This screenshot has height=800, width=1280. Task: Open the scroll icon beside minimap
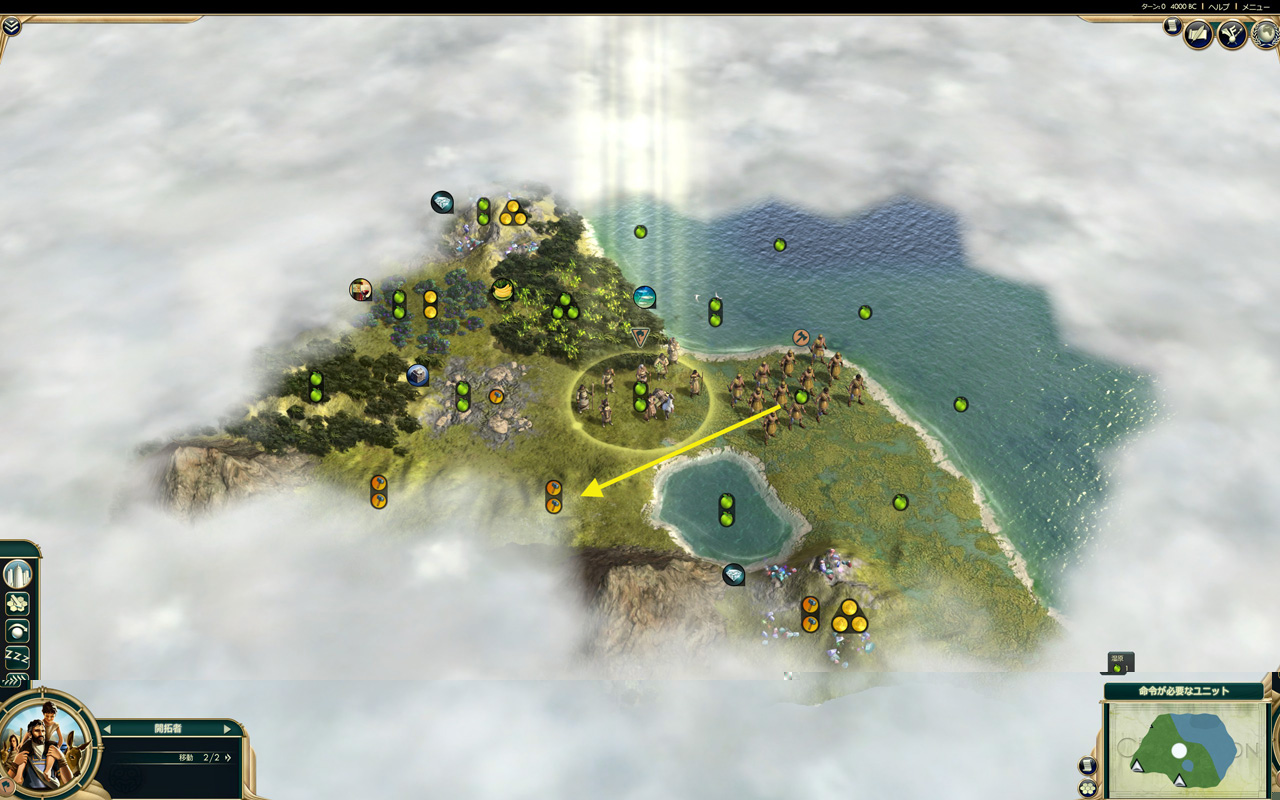(x=1087, y=766)
